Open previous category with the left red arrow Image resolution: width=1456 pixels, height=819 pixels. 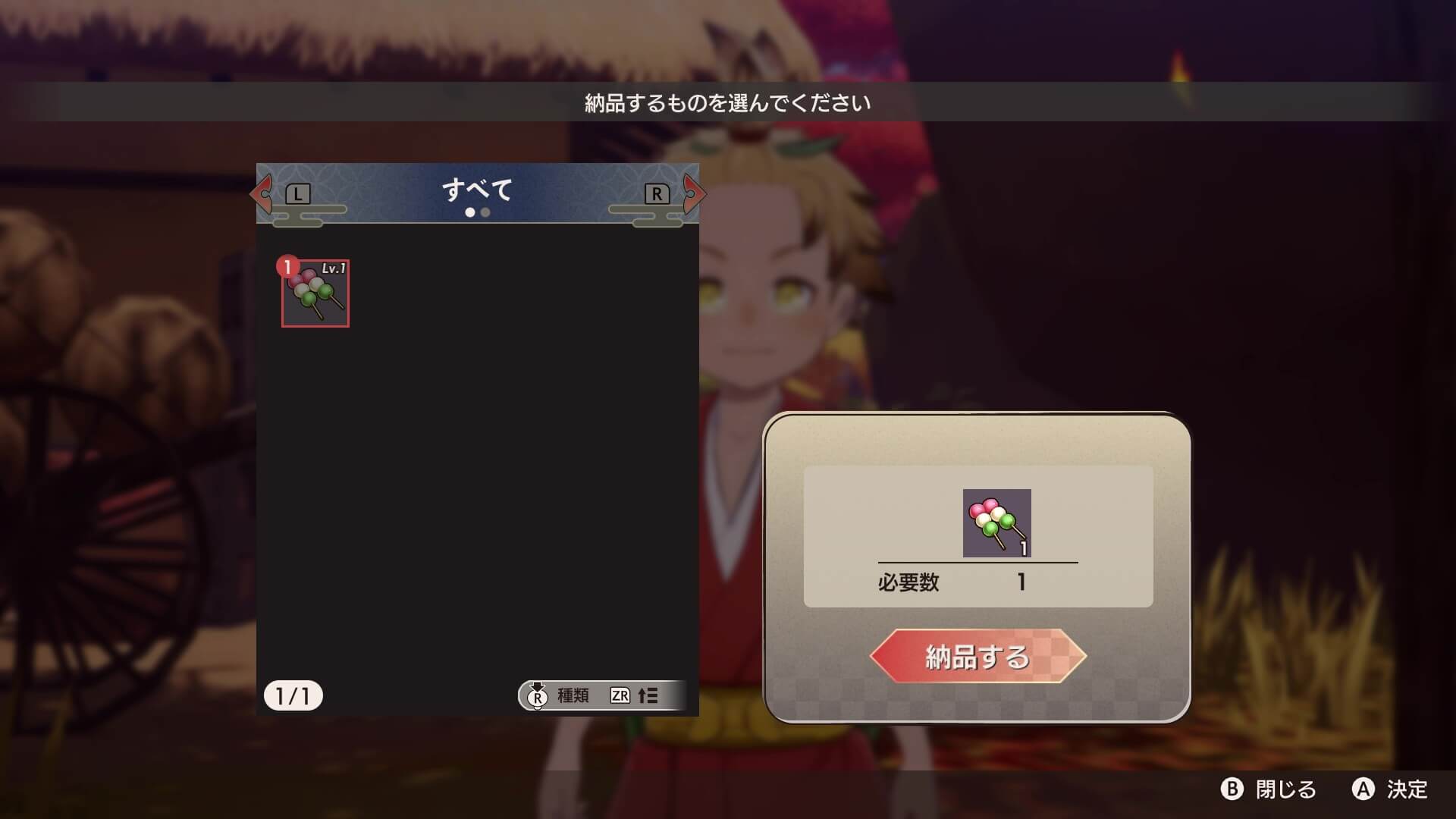click(x=261, y=194)
